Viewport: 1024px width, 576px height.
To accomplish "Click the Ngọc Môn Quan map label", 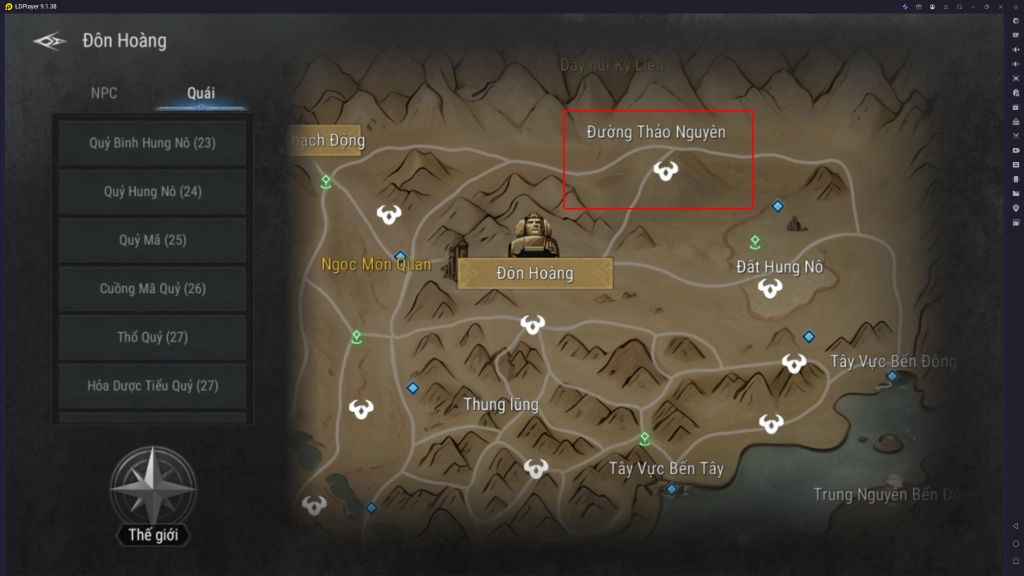I will pos(376,265).
